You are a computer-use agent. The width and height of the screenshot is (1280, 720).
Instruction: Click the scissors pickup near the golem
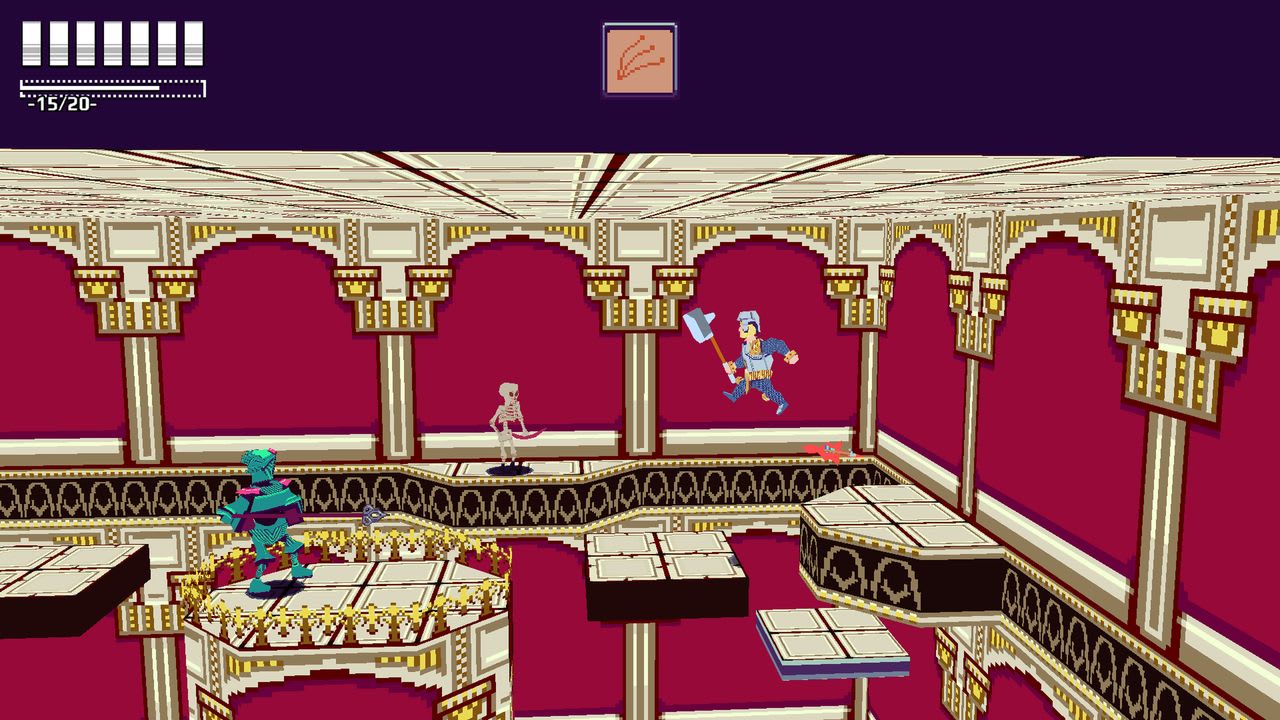pos(372,515)
